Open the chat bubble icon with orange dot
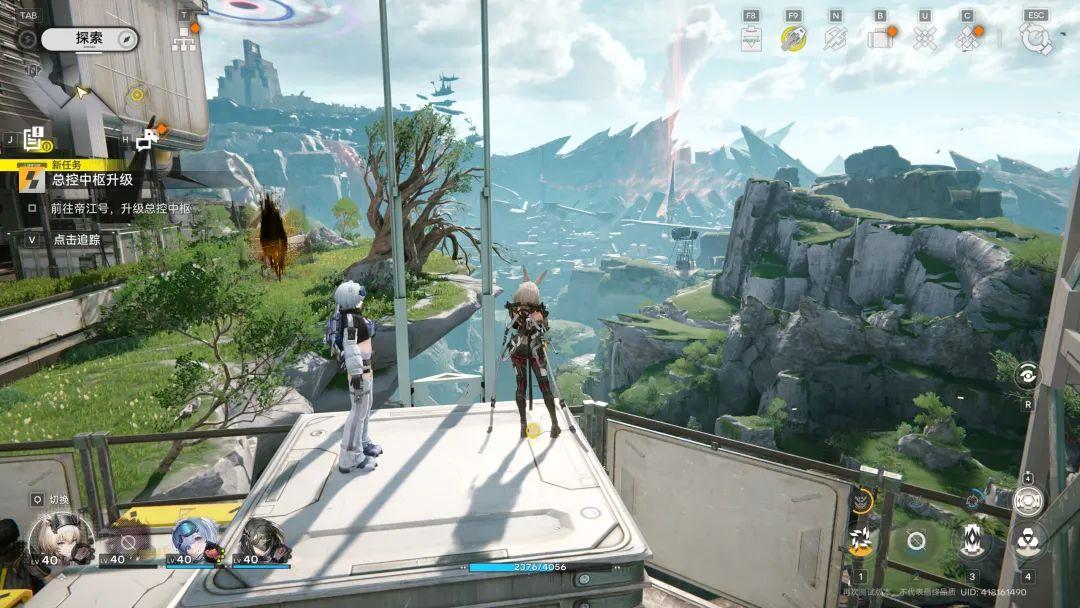Image resolution: width=1080 pixels, height=608 pixels. click(148, 139)
